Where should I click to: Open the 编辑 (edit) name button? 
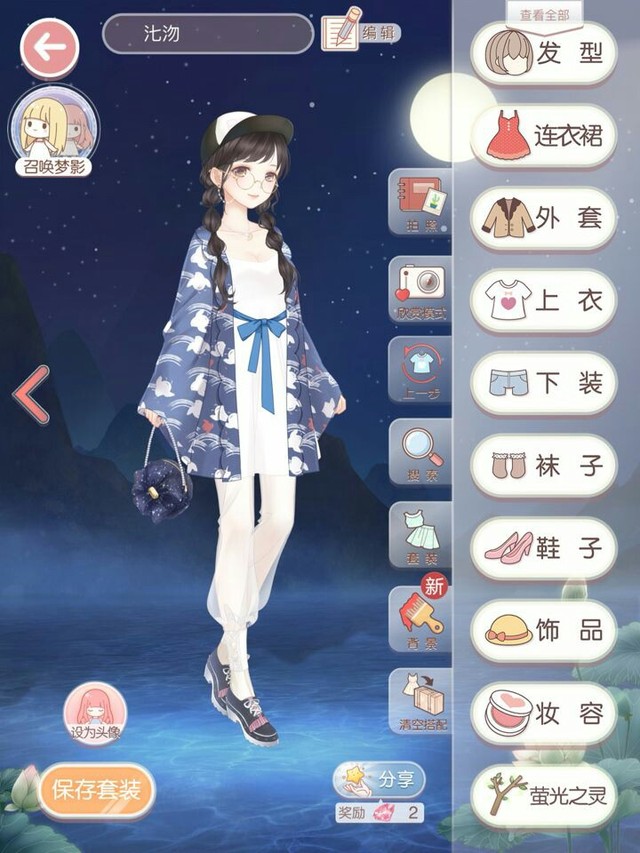(x=360, y=33)
